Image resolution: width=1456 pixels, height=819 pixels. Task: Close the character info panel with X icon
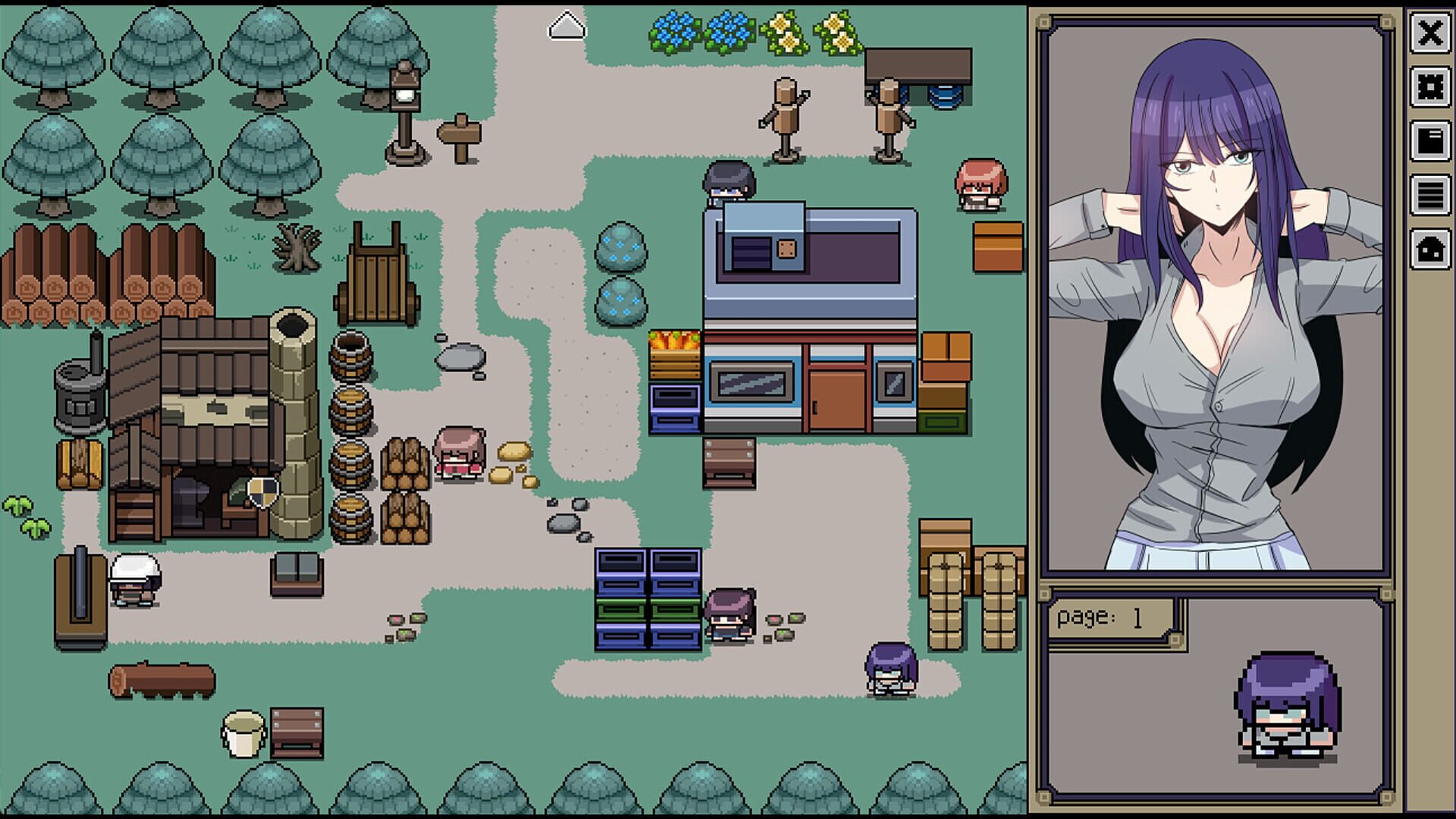coord(1430,34)
